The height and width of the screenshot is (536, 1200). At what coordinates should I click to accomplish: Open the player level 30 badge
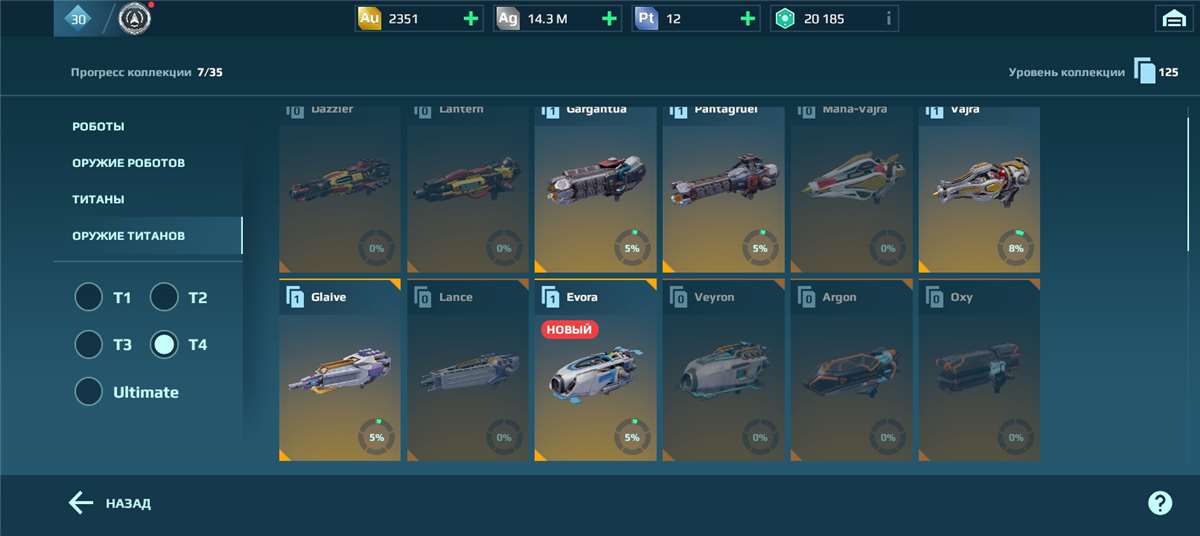point(77,18)
